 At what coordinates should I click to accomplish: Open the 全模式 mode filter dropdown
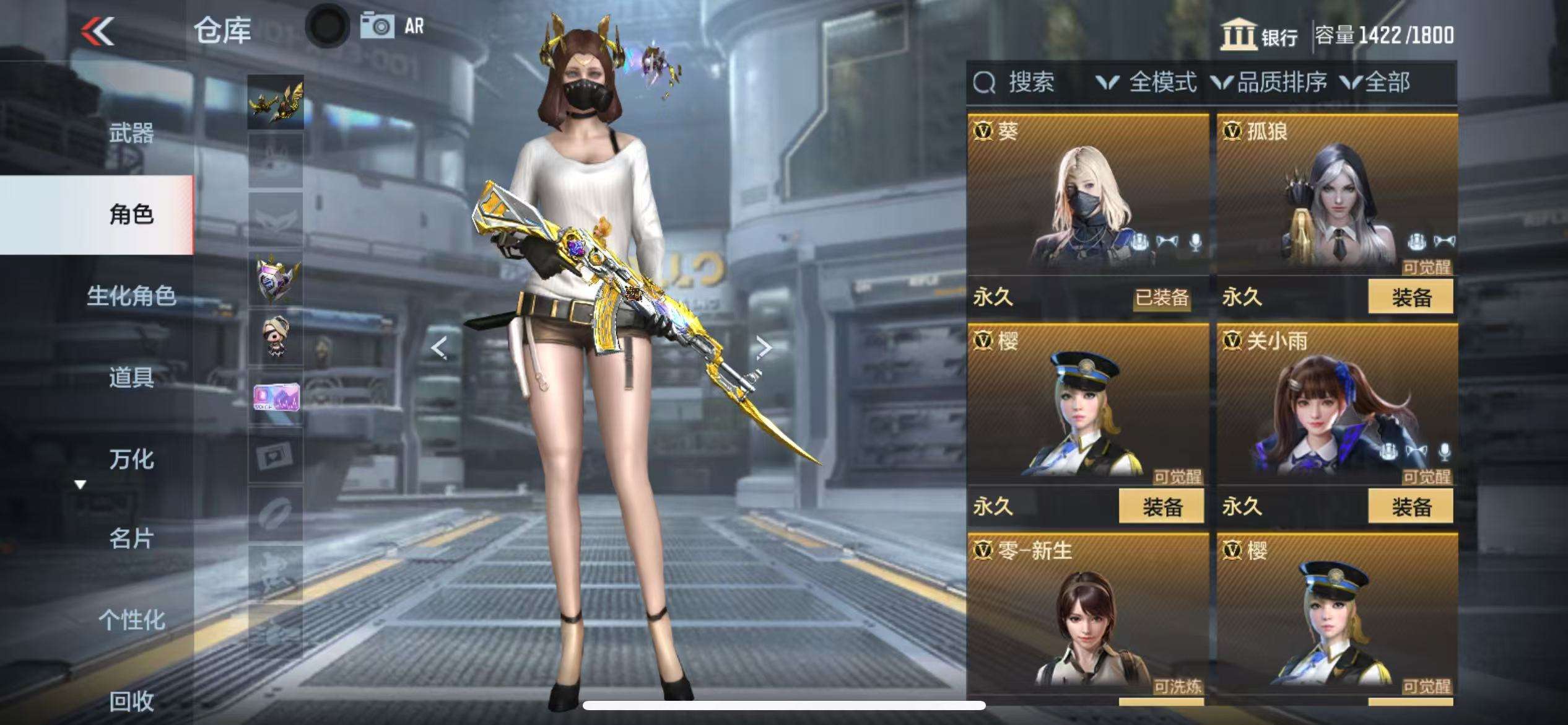(x=1146, y=82)
